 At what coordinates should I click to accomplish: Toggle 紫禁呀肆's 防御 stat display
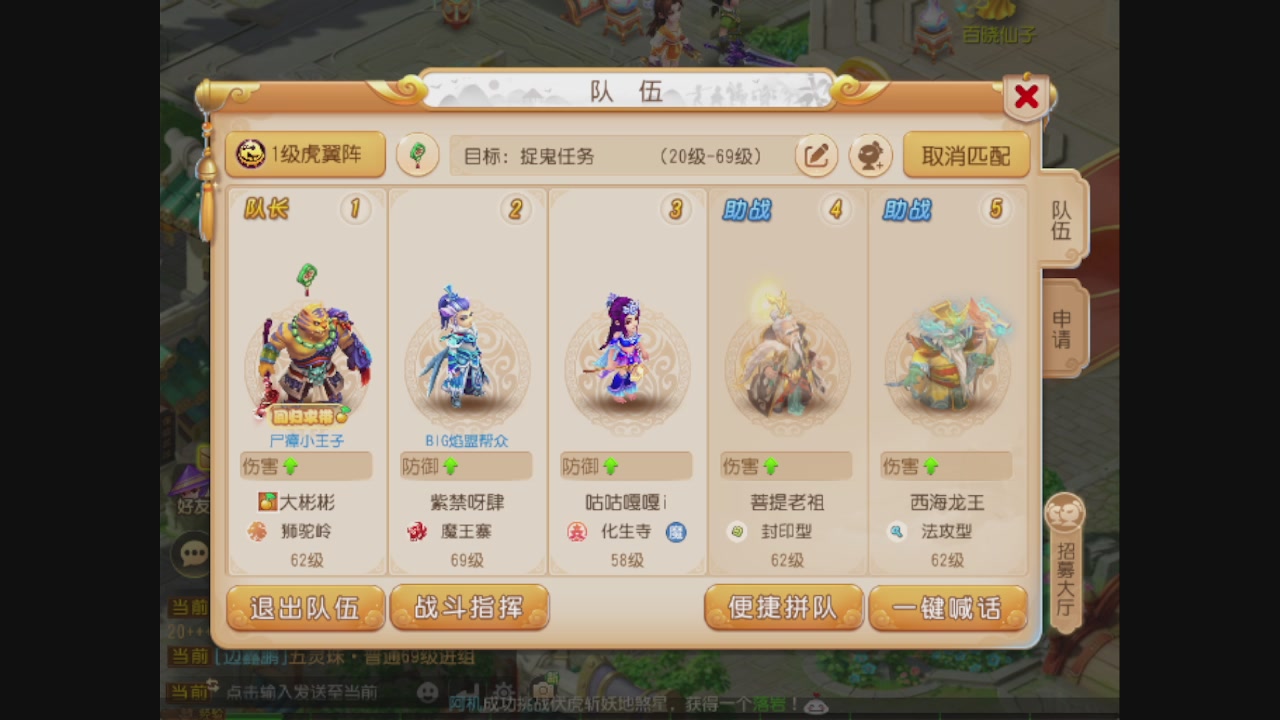[x=465, y=465]
